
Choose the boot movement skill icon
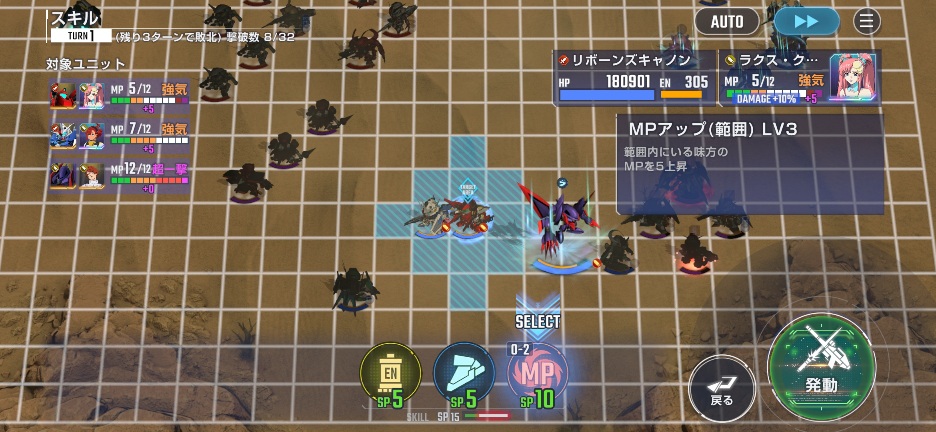point(463,374)
